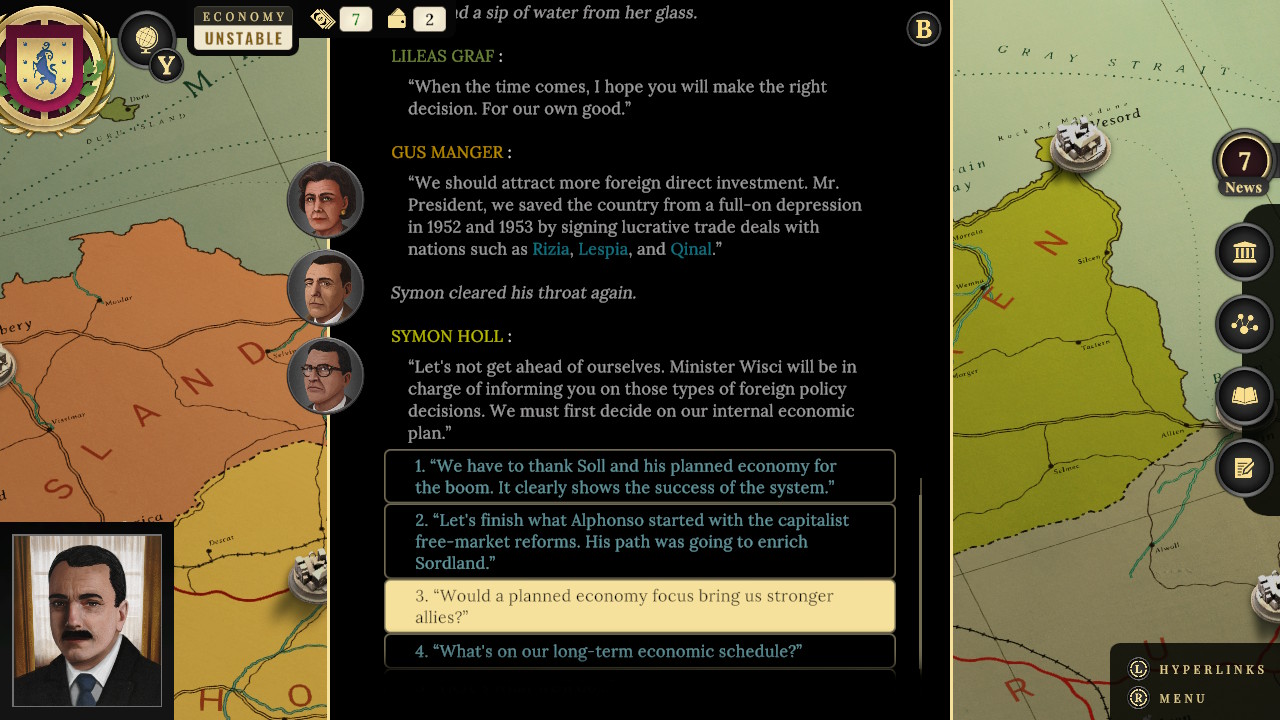Click the wallet icon beside the 2

click(396, 18)
